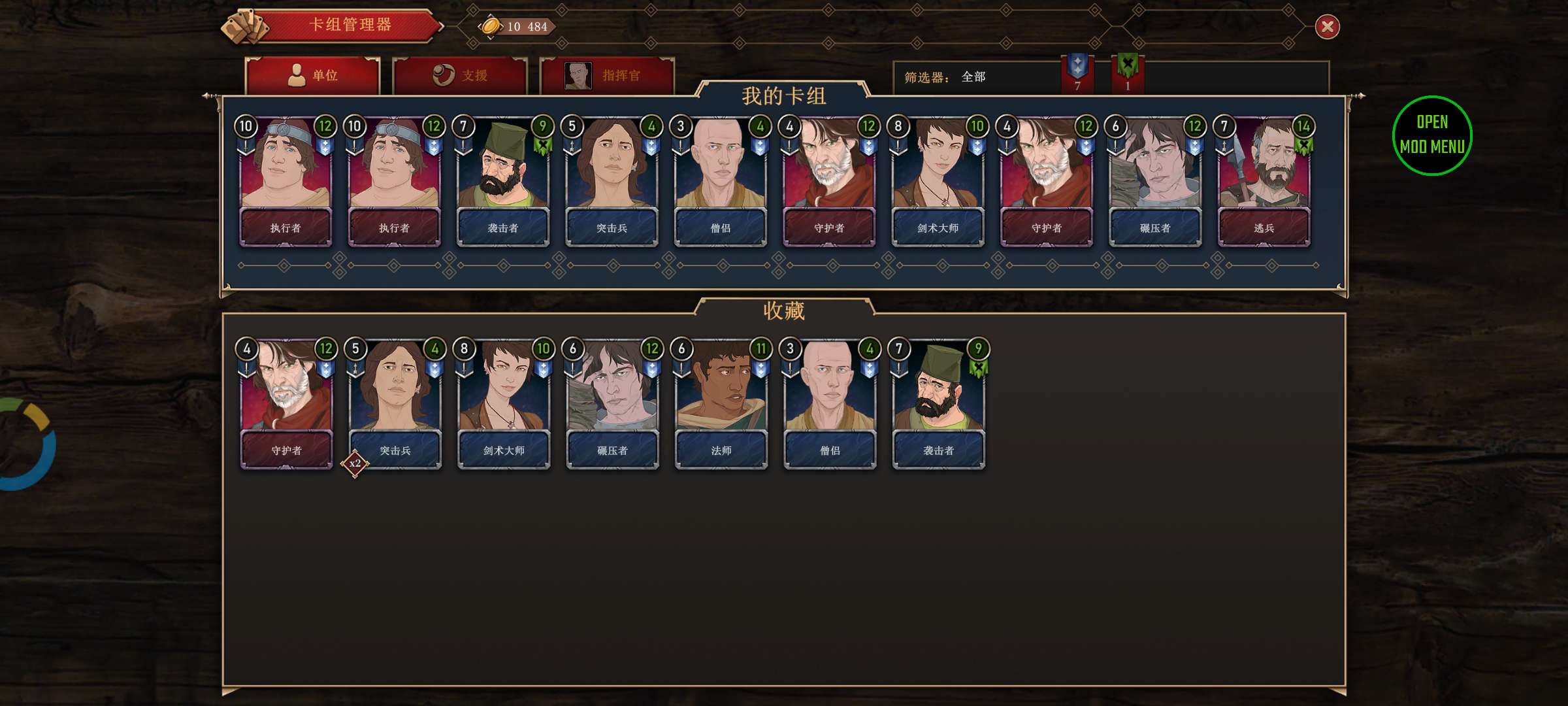Viewport: 1568px width, 706px height.
Task: Switch to the 单位 units tab
Action: (x=312, y=76)
